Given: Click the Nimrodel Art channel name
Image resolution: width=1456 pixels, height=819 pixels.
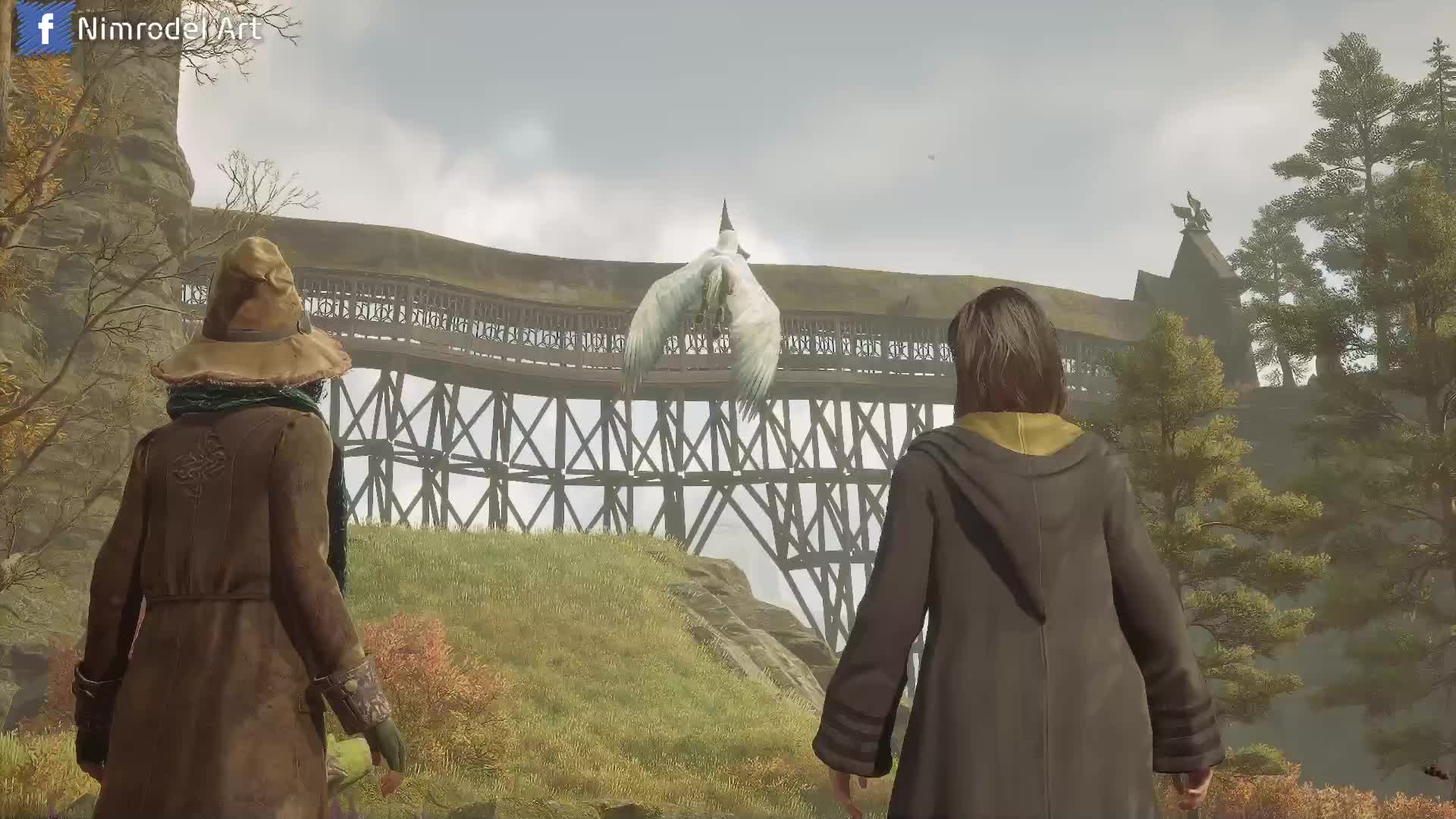Looking at the screenshot, I should 169,30.
